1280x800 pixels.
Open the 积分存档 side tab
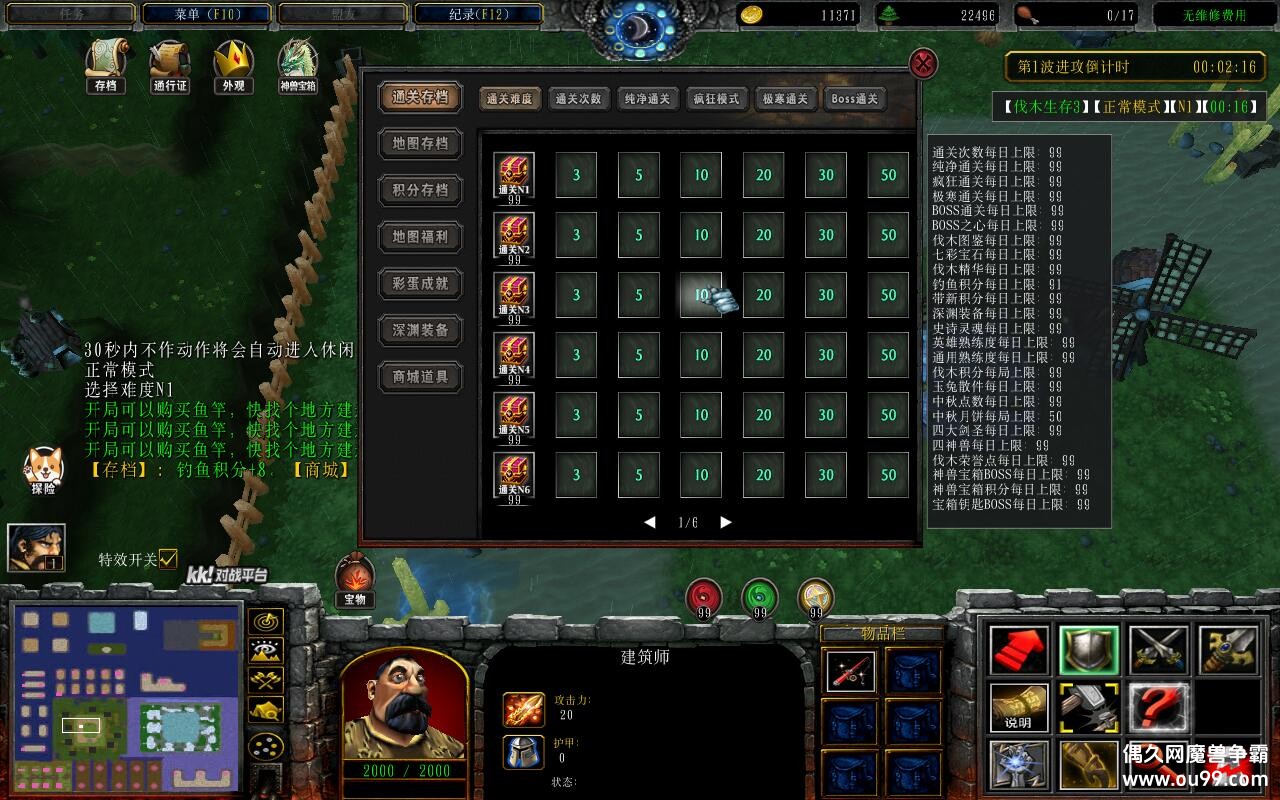pyautogui.click(x=420, y=190)
